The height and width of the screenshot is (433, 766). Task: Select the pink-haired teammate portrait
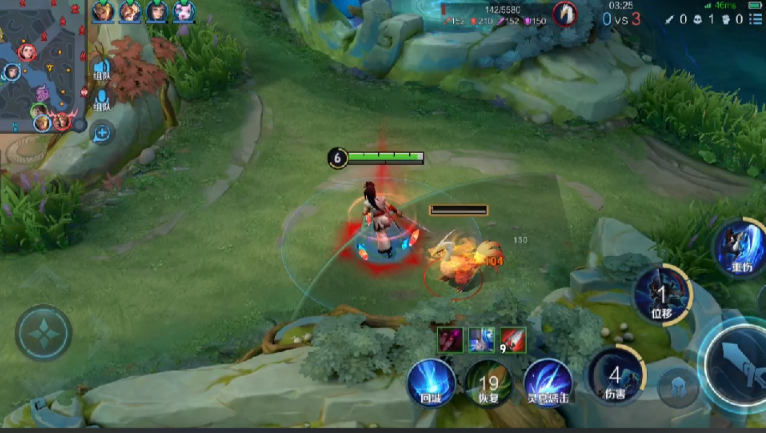click(x=183, y=12)
